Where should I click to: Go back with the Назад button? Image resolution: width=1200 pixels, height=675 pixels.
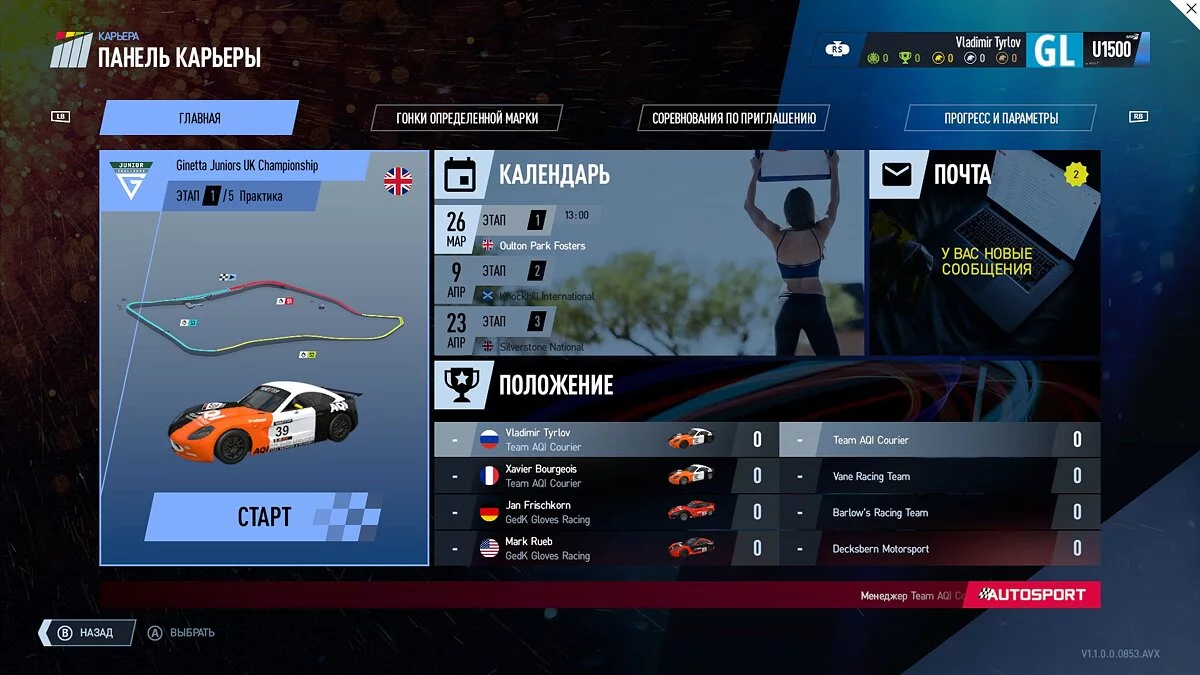pos(86,633)
